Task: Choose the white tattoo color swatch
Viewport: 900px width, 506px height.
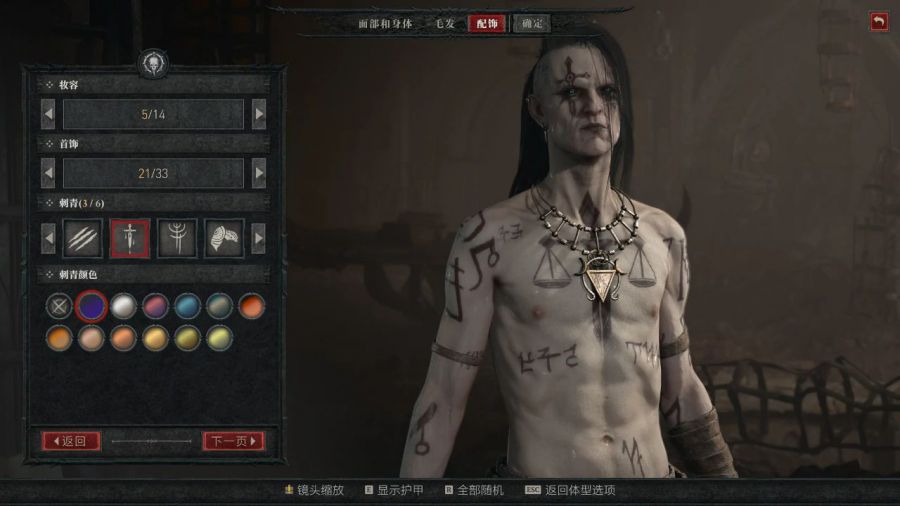Action: (123, 306)
